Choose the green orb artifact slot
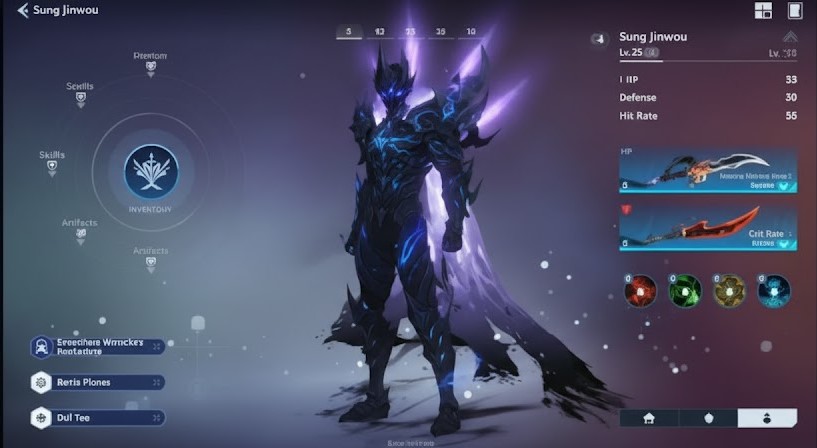 coord(684,291)
